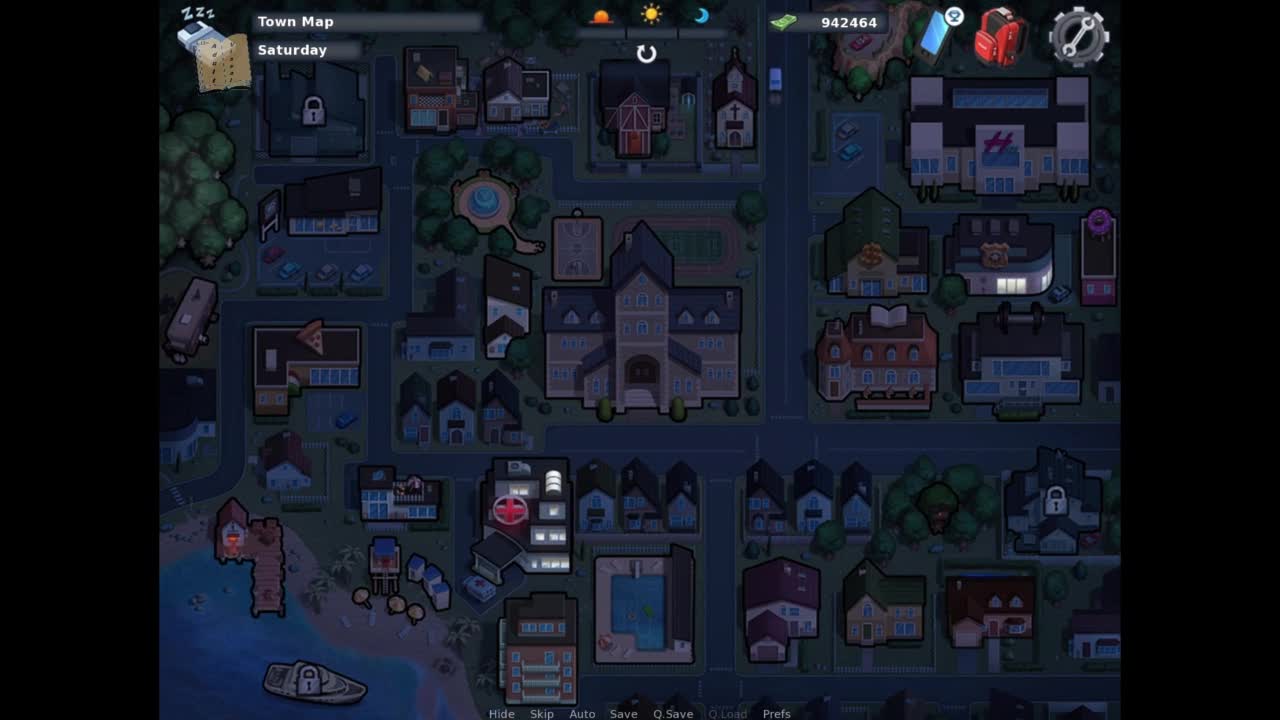1280x720 pixels.
Task: Toggle Auto mode
Action: 582,714
